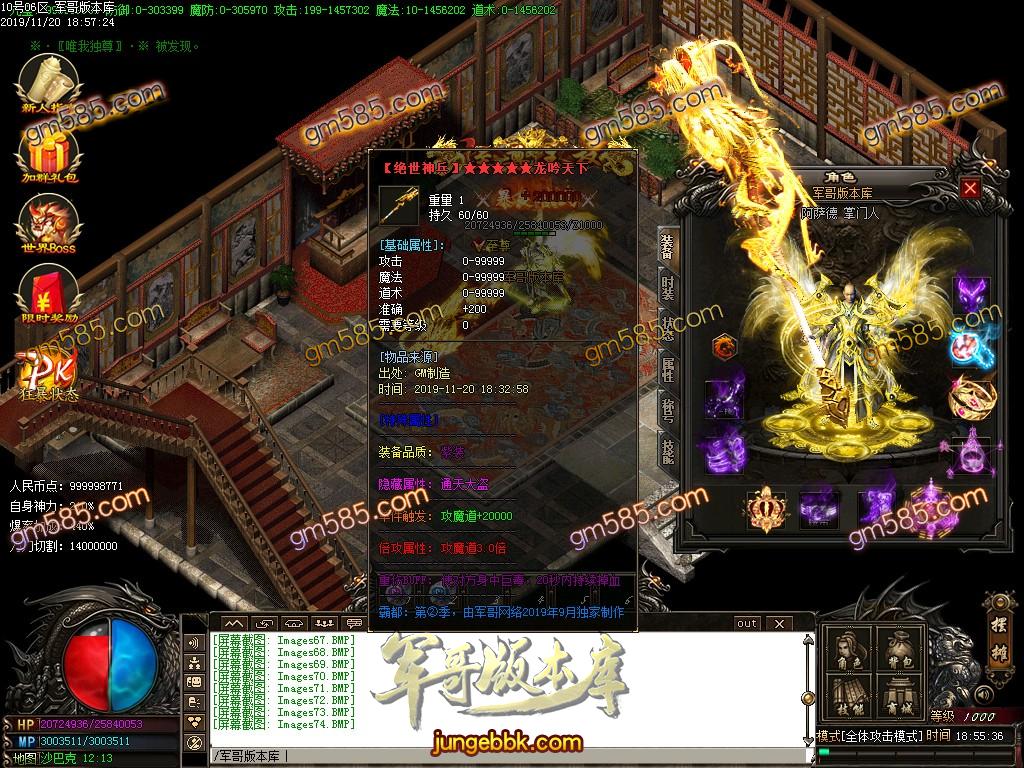Open the 角色 character menu button
This screenshot has width=1024, height=768.
click(x=851, y=652)
